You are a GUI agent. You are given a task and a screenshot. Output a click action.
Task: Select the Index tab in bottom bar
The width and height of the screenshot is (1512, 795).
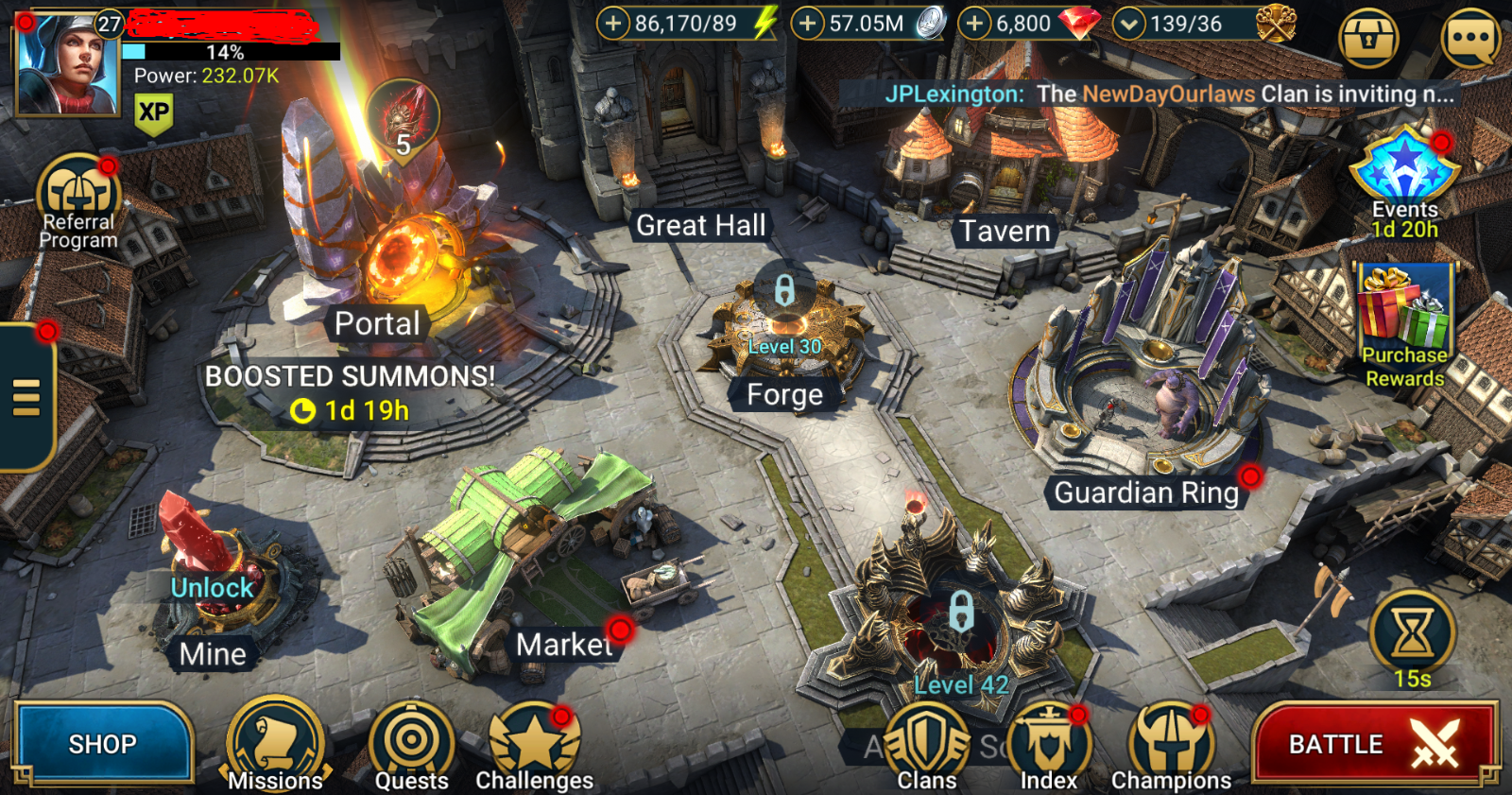(1049, 742)
